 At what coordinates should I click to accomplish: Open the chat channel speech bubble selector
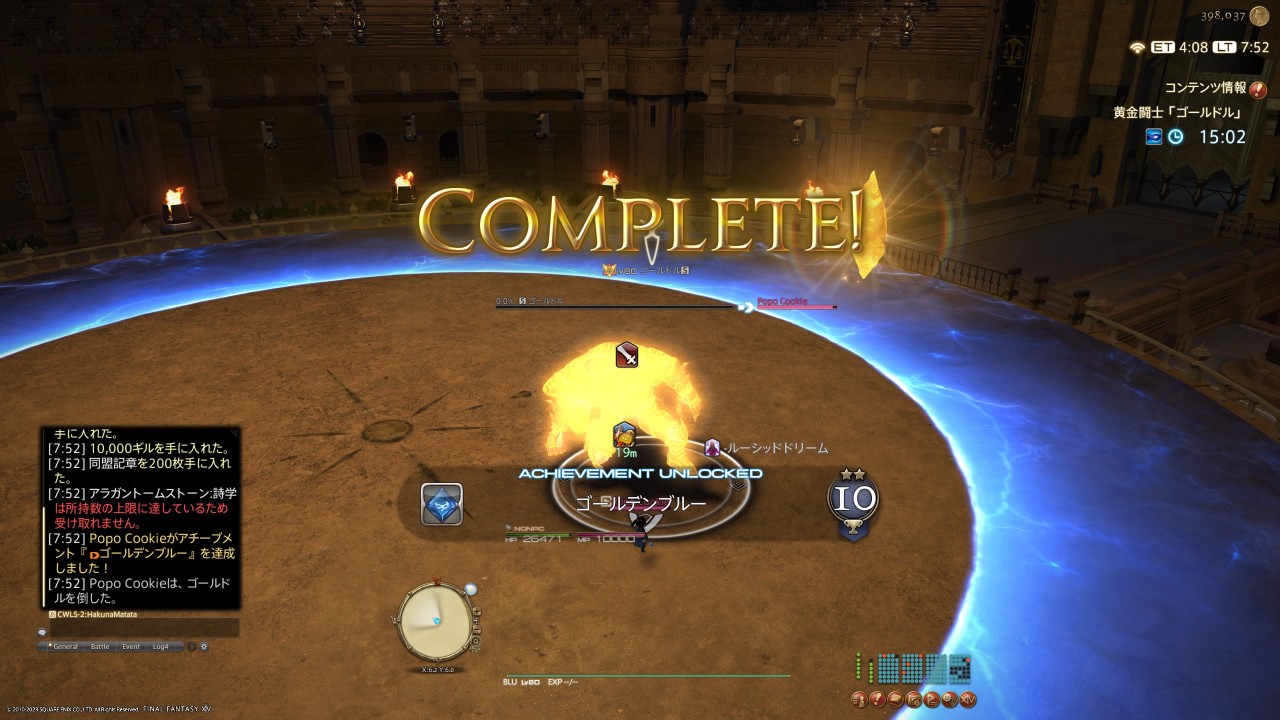(x=43, y=632)
